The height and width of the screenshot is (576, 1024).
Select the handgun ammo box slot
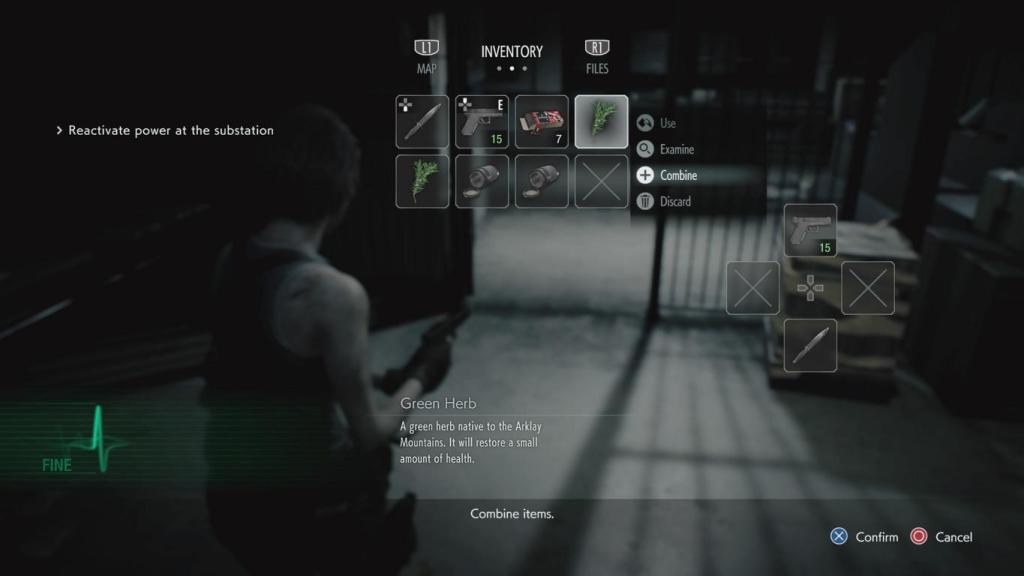click(x=542, y=122)
